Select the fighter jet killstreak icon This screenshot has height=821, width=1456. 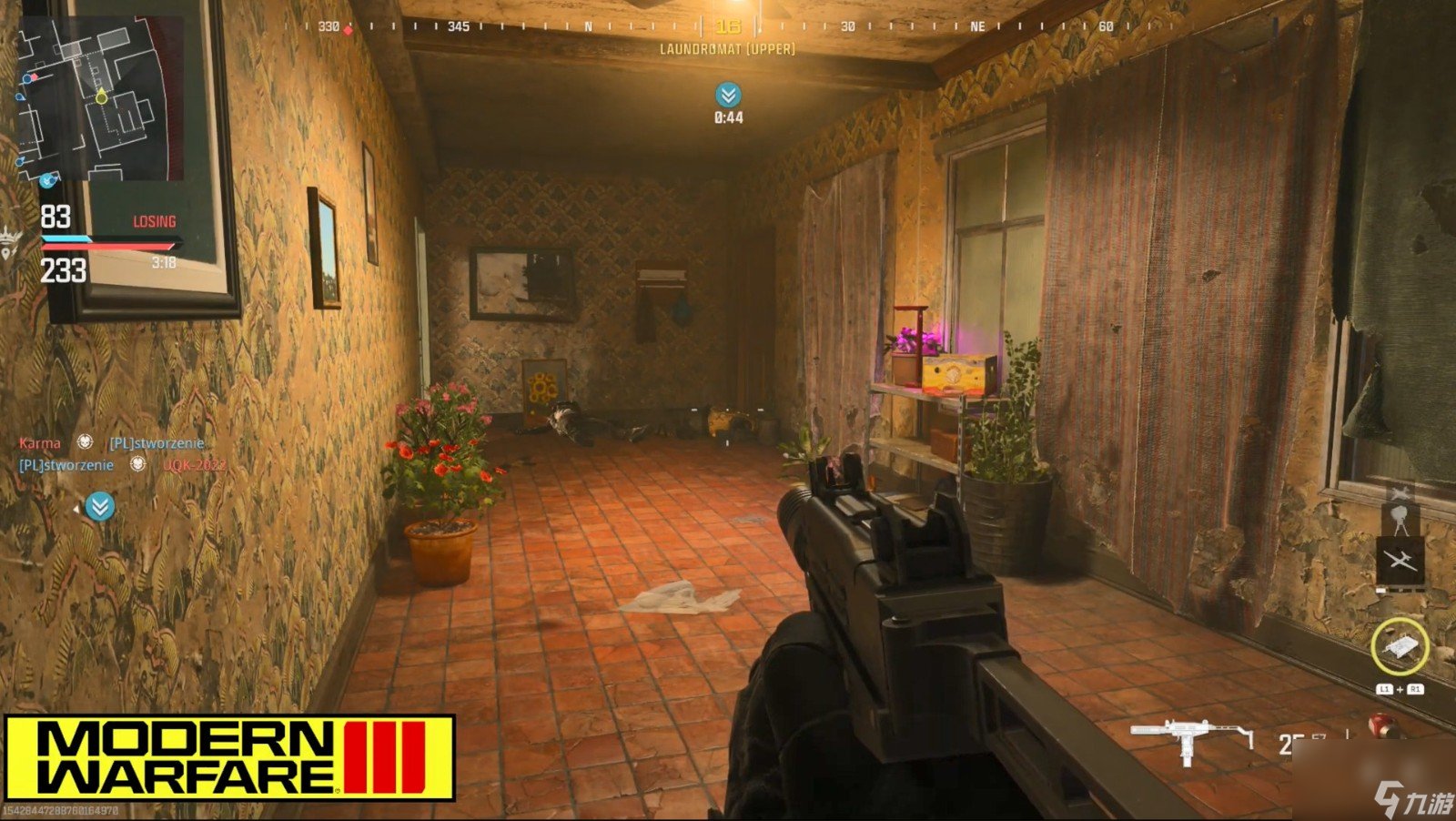[x=1400, y=492]
